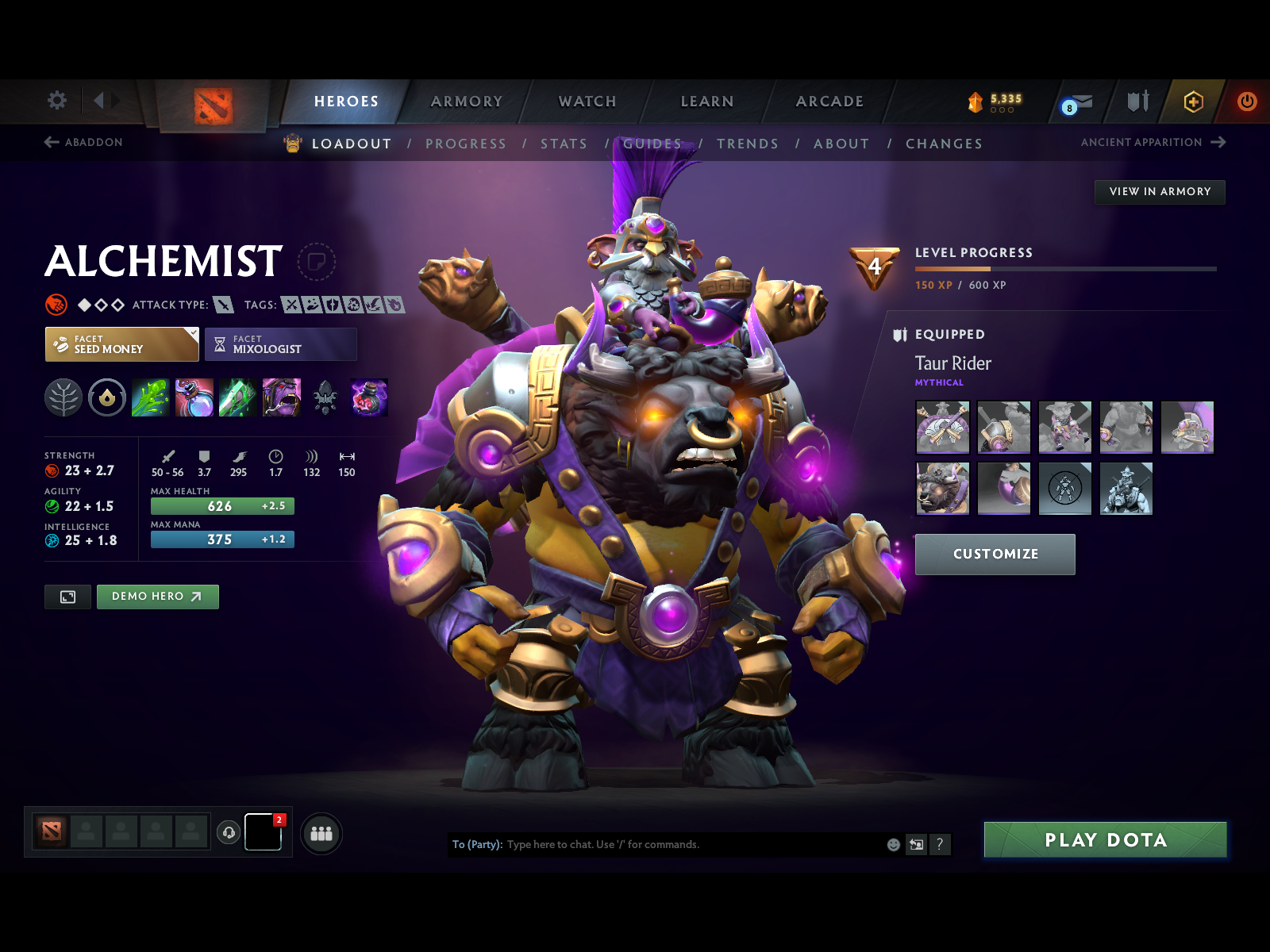Open the STATS section of the hero page
The height and width of the screenshot is (952, 1270).
click(564, 144)
